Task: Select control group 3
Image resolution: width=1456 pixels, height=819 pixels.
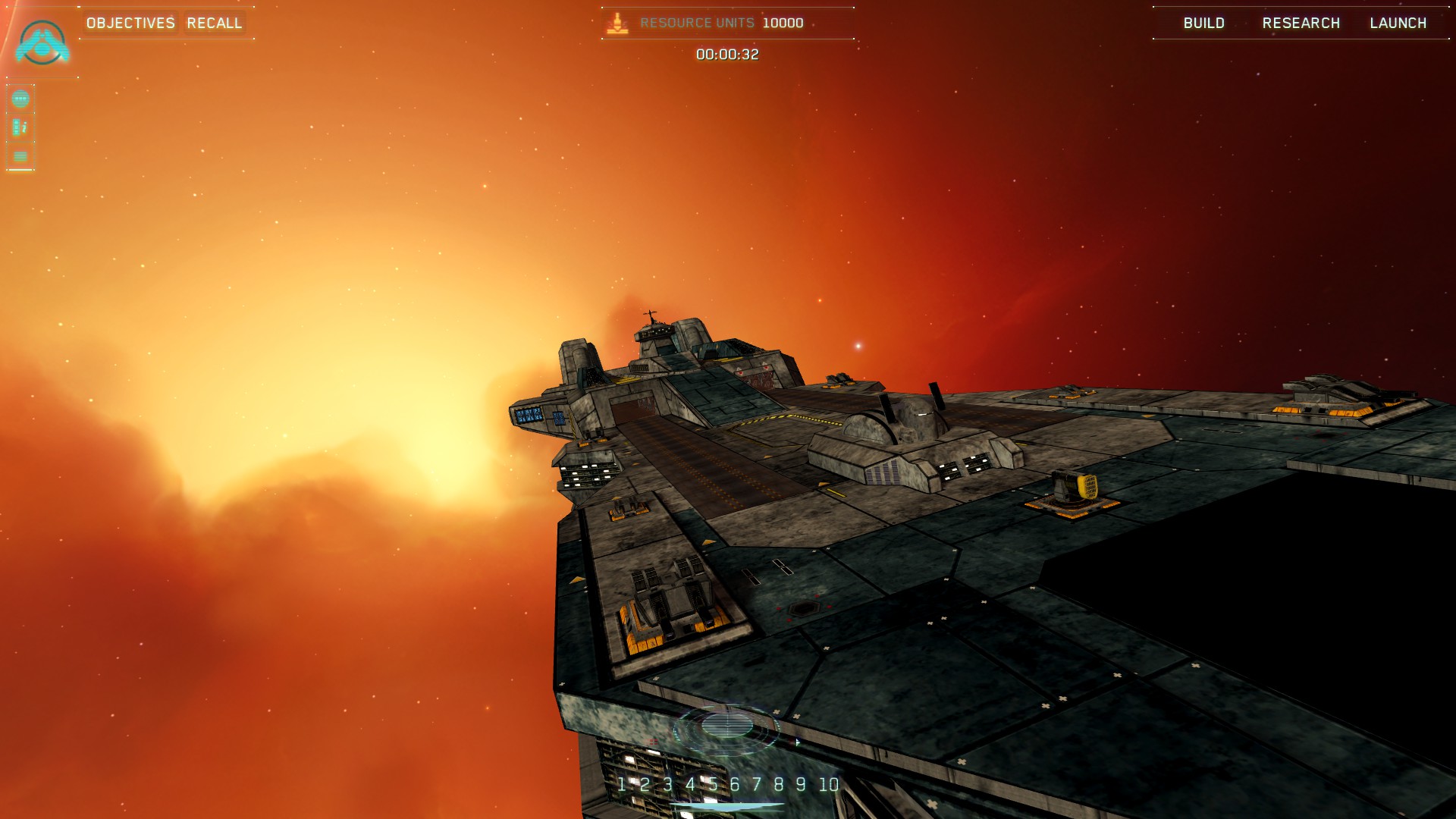Action: 667,784
